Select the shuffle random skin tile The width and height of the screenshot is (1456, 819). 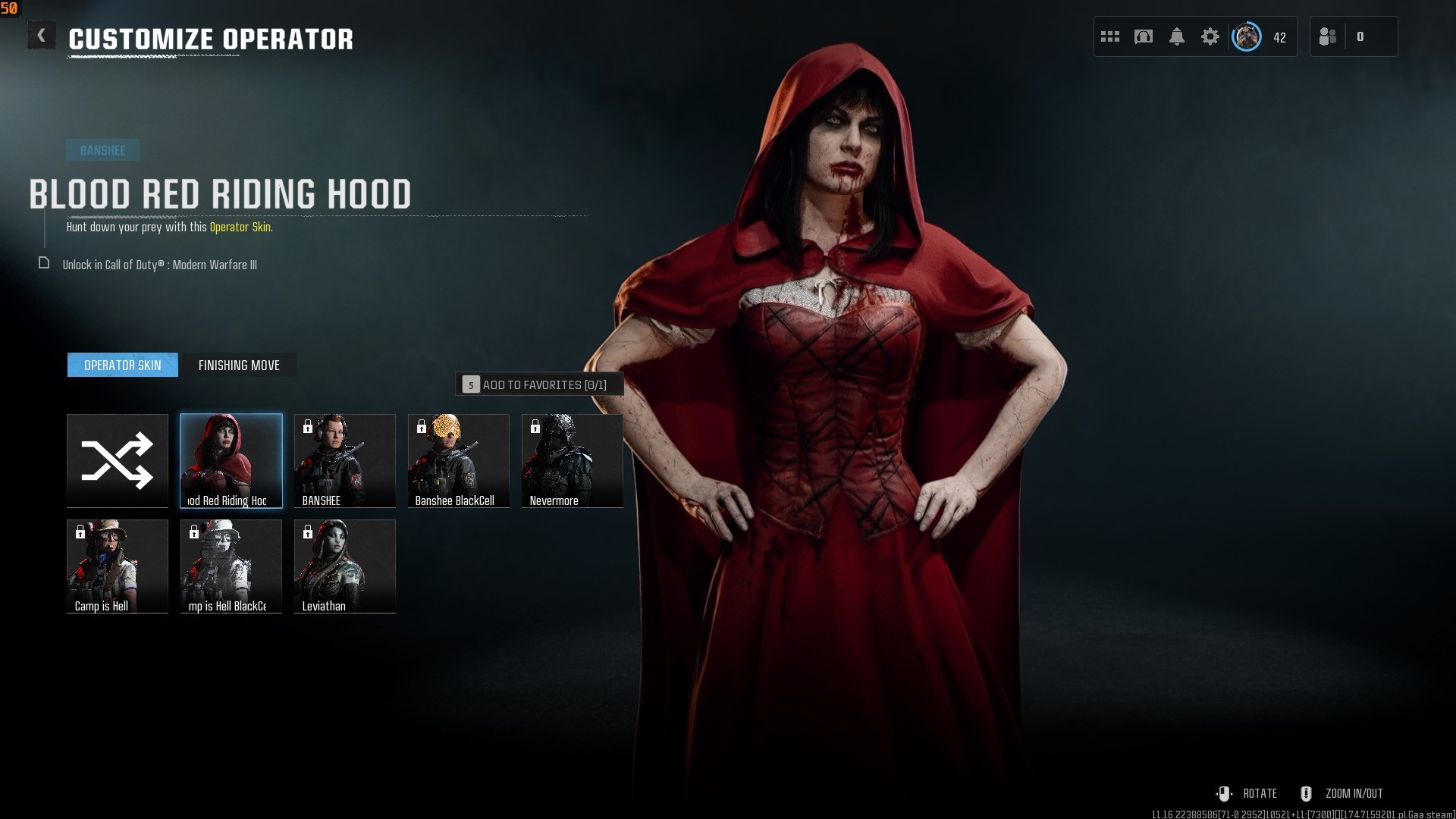coord(118,460)
